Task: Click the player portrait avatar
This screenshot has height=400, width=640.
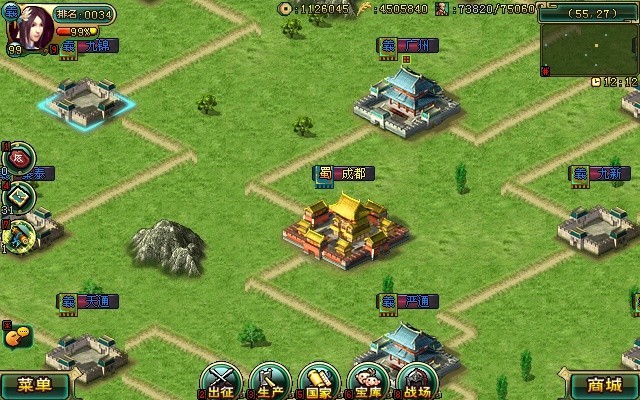Action: pyautogui.click(x=32, y=25)
